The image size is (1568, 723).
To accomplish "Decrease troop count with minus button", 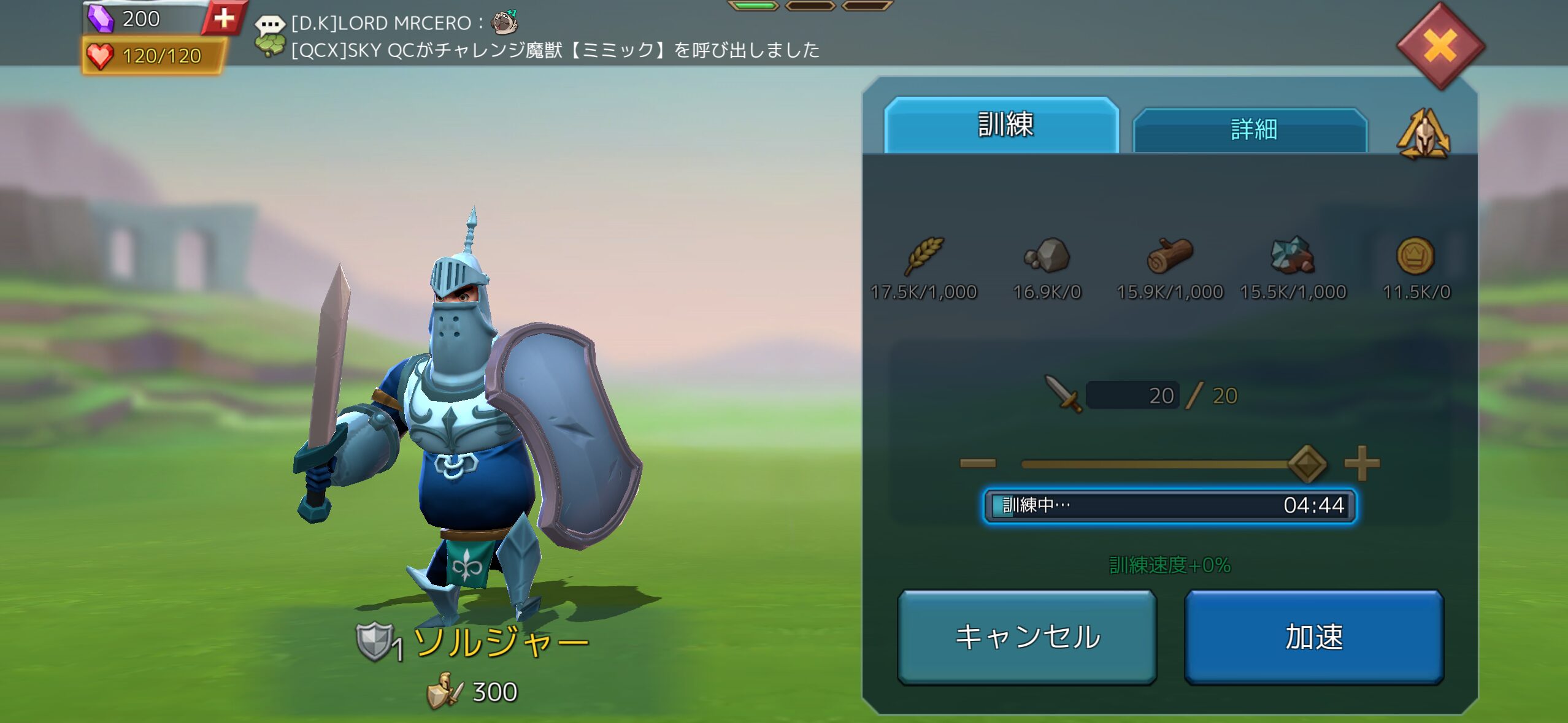I will pos(978,464).
